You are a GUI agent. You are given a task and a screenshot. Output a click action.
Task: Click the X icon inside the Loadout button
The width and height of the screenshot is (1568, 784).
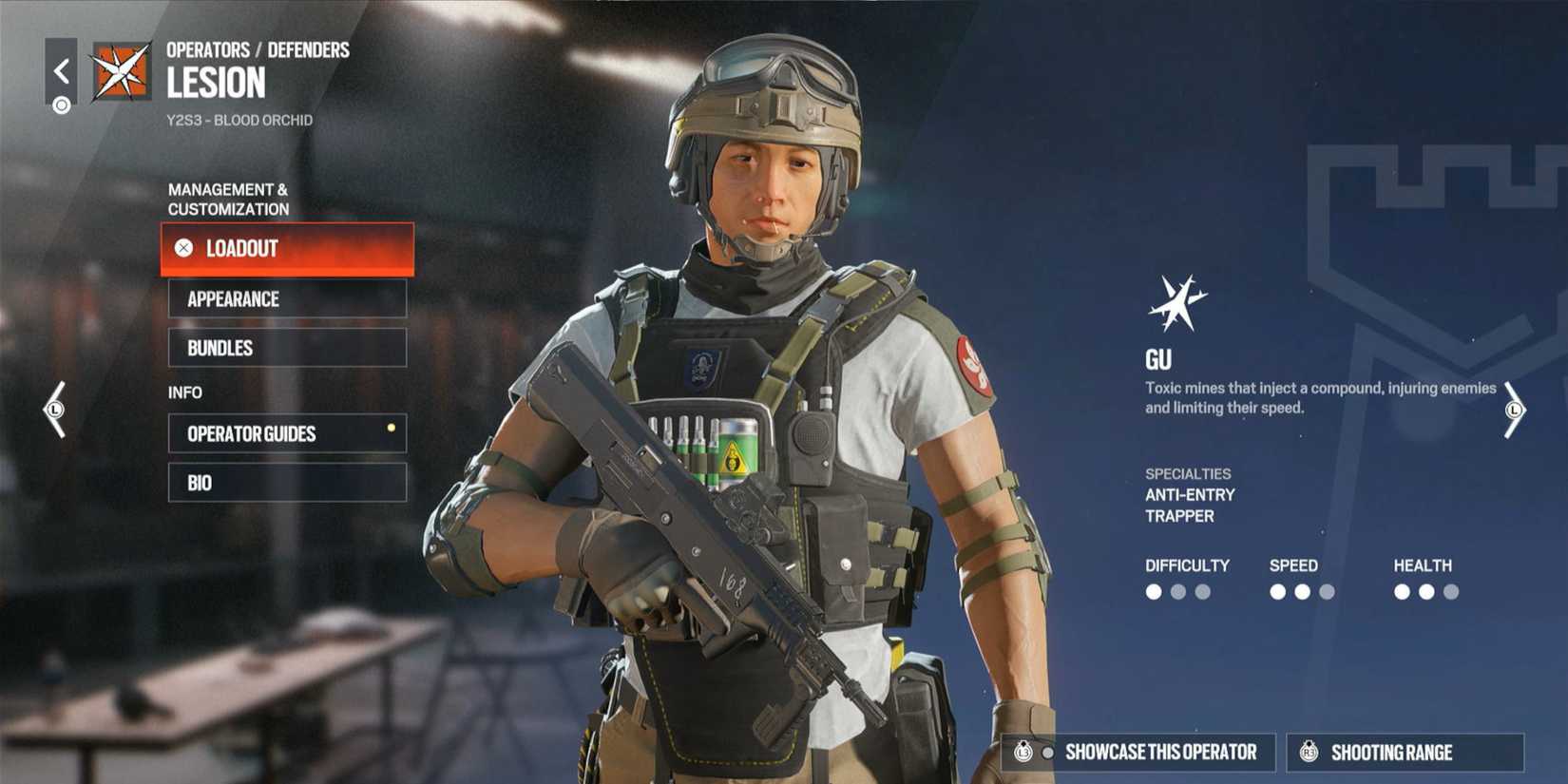182,249
